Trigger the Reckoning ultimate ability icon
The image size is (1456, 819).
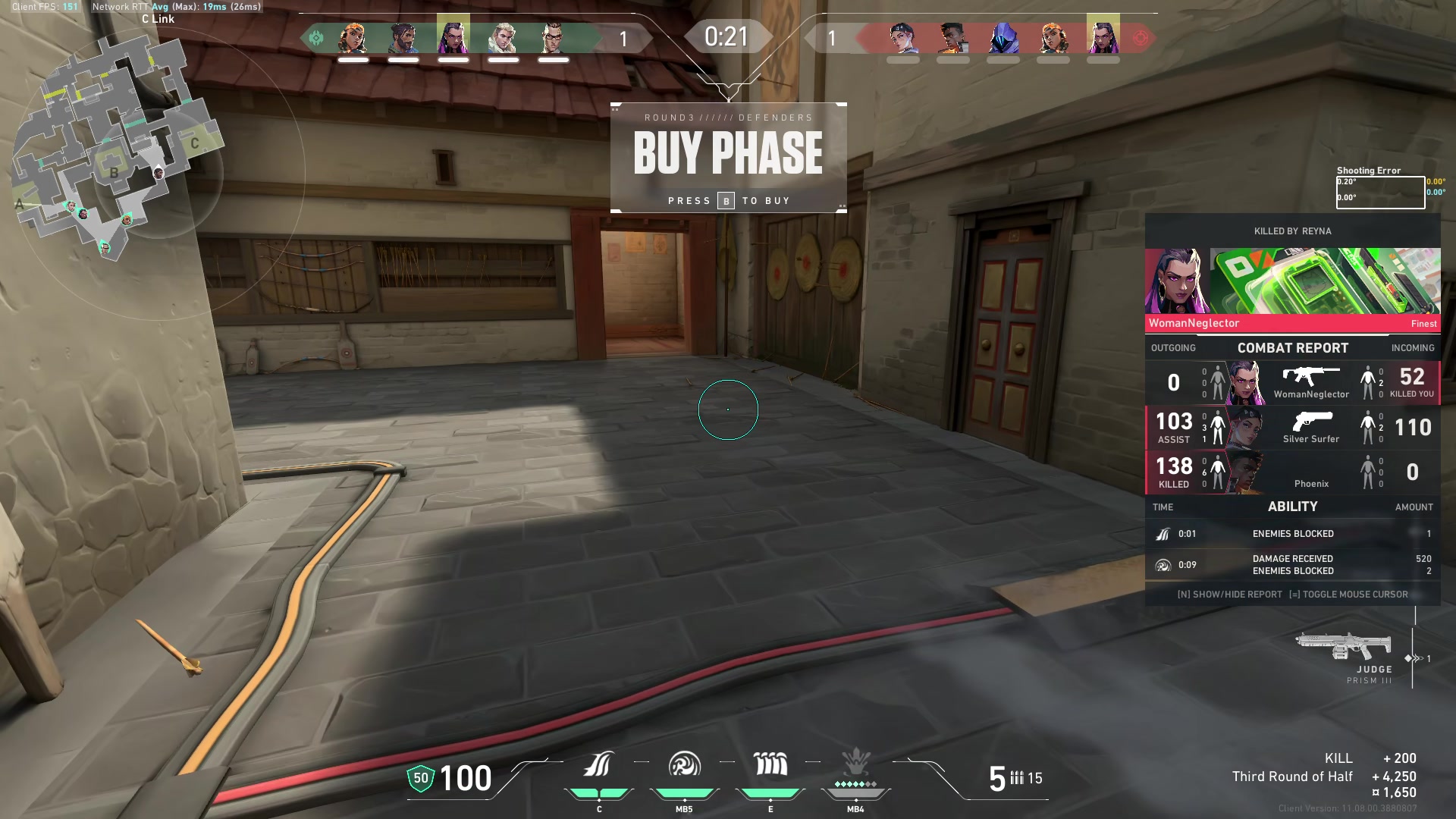point(855,766)
